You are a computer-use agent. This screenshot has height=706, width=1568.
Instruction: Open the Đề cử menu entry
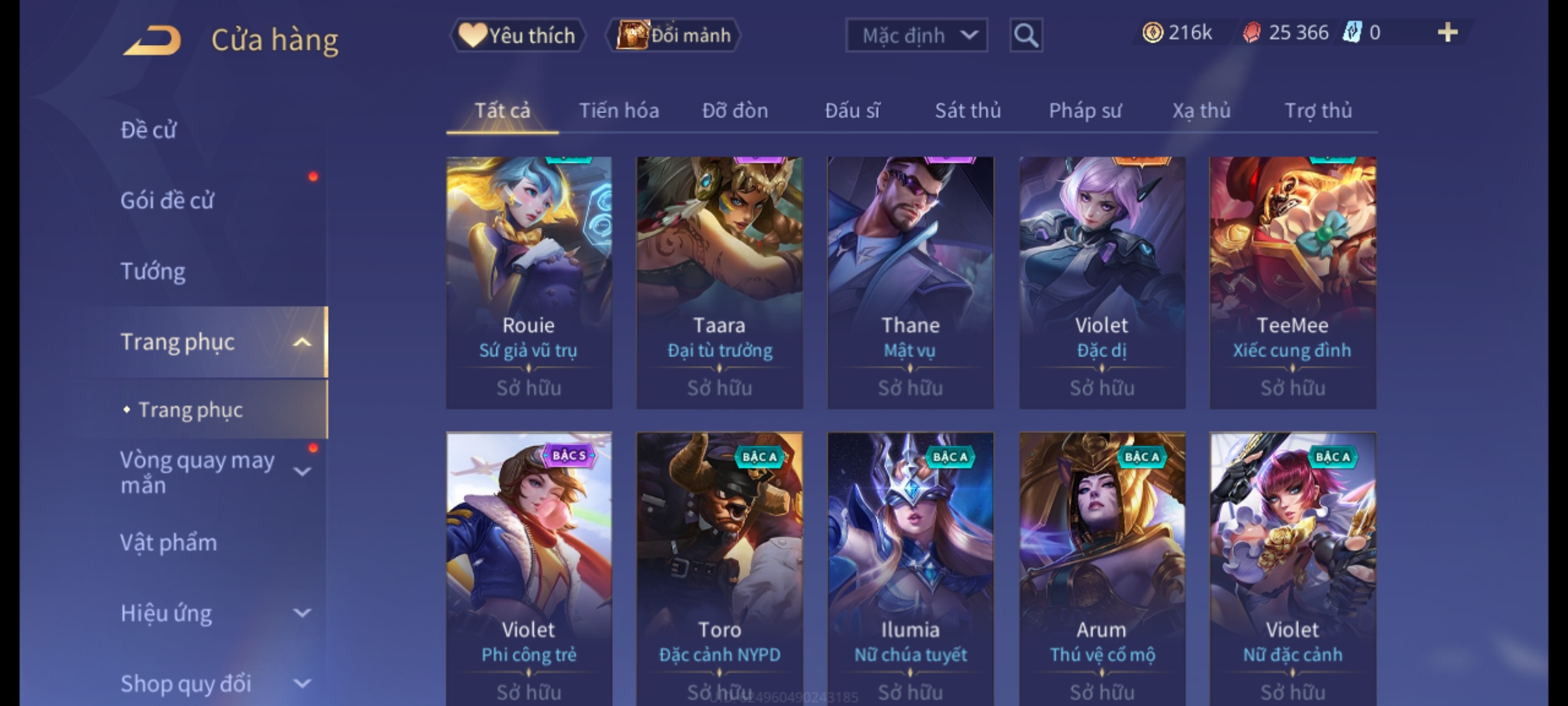pyautogui.click(x=149, y=130)
